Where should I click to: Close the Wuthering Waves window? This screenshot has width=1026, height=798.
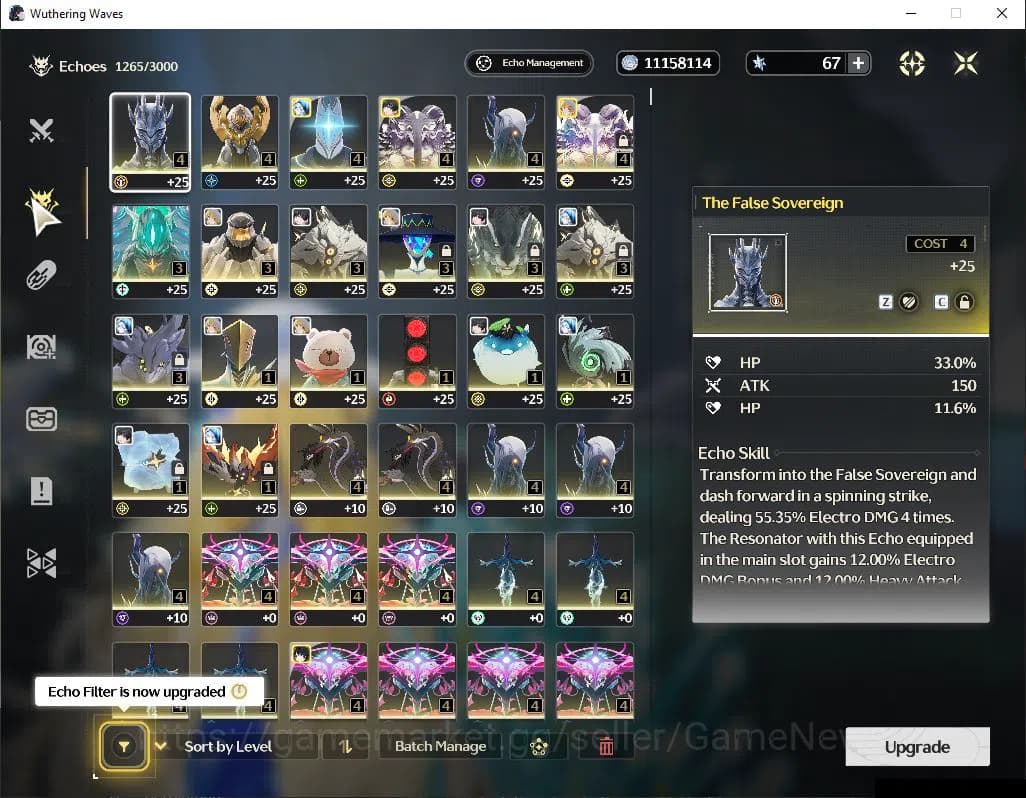point(1001,14)
